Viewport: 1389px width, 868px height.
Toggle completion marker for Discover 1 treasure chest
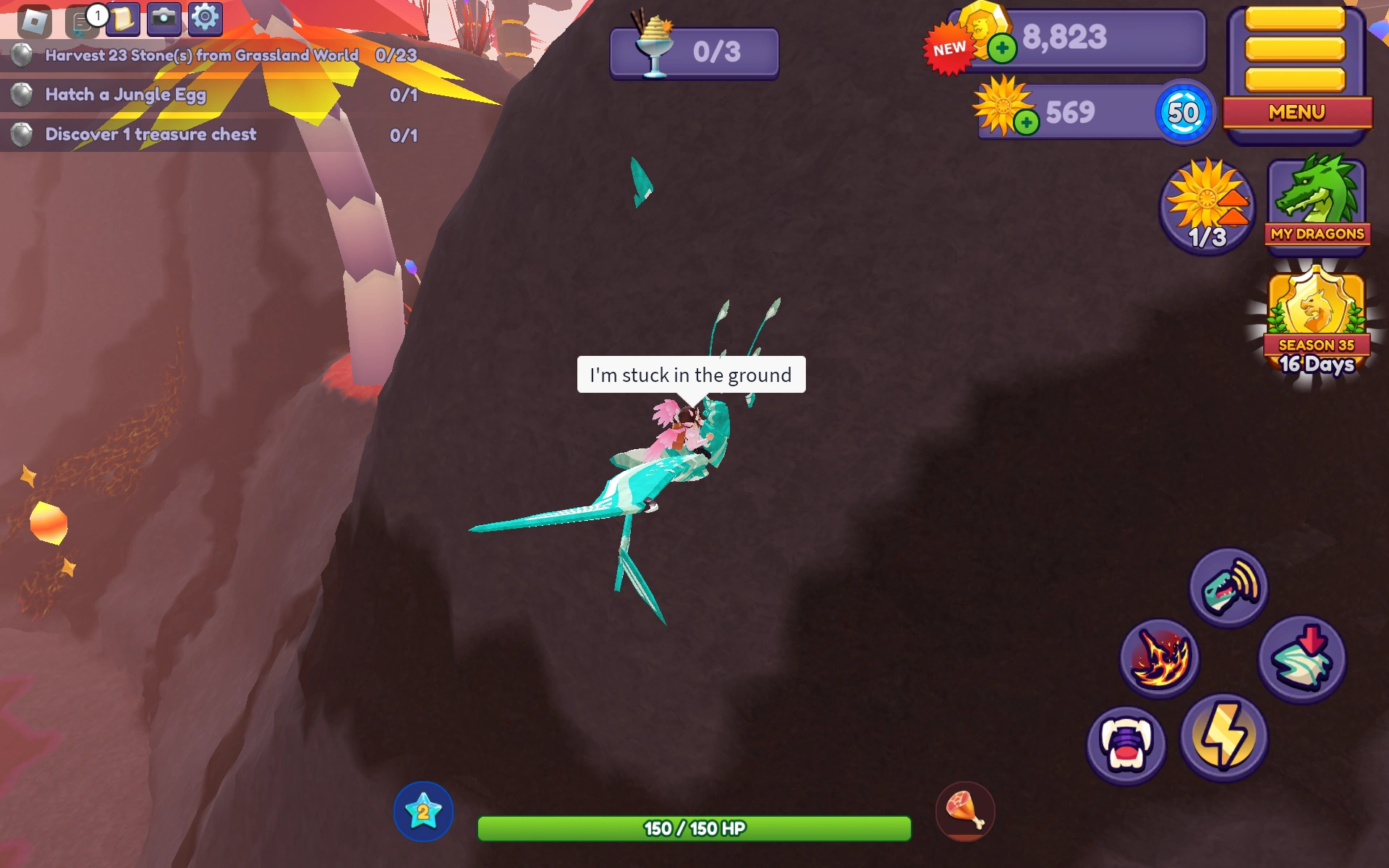click(22, 134)
